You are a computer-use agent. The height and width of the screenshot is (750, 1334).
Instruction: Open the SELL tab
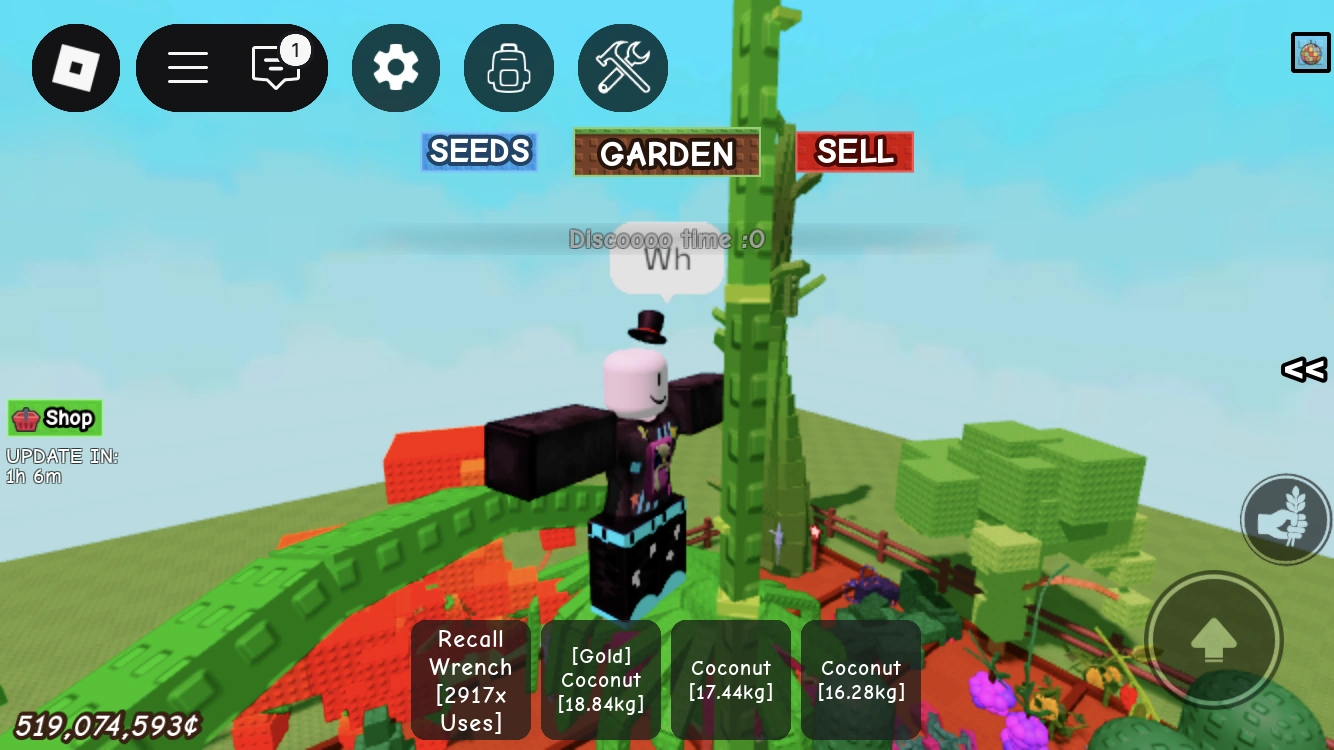(x=854, y=151)
